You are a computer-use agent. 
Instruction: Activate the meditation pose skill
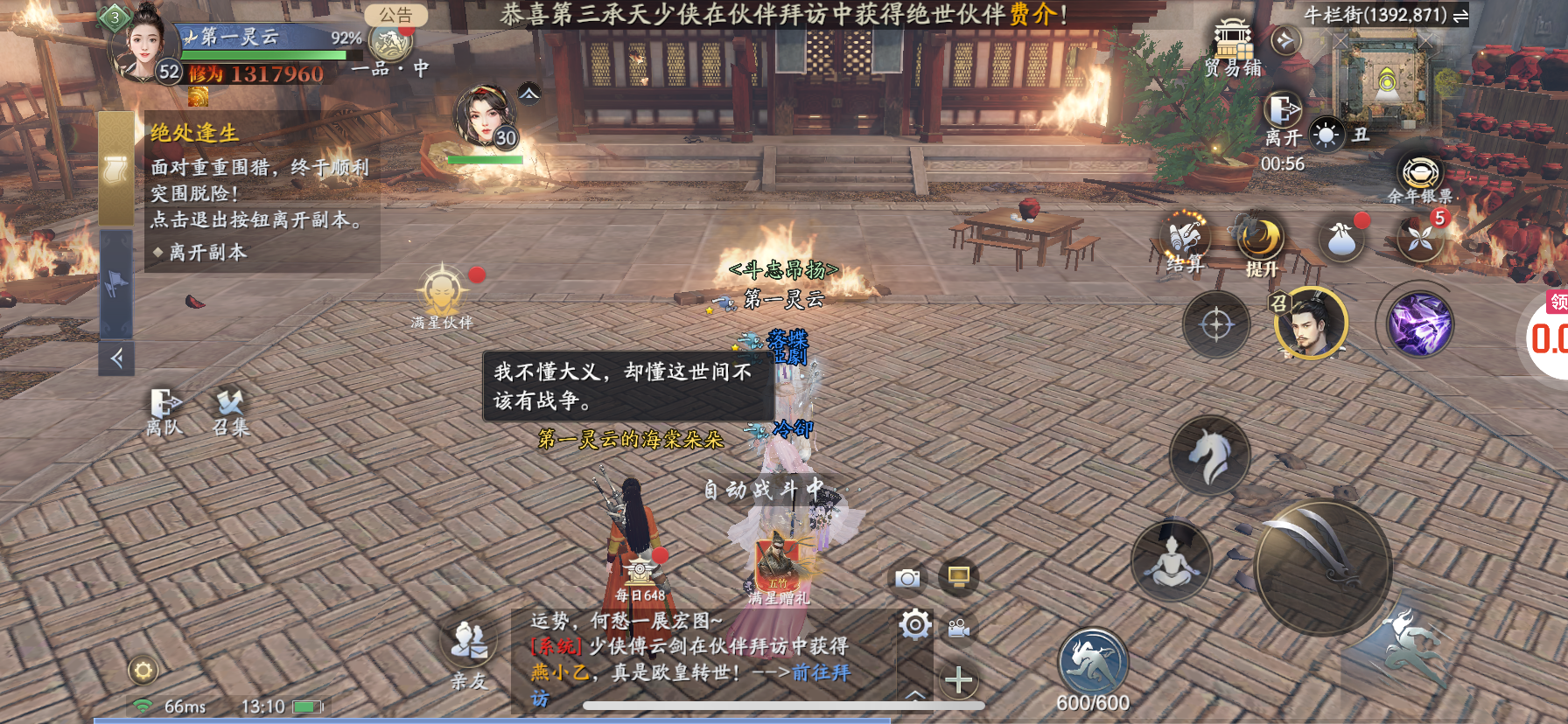[1171, 558]
